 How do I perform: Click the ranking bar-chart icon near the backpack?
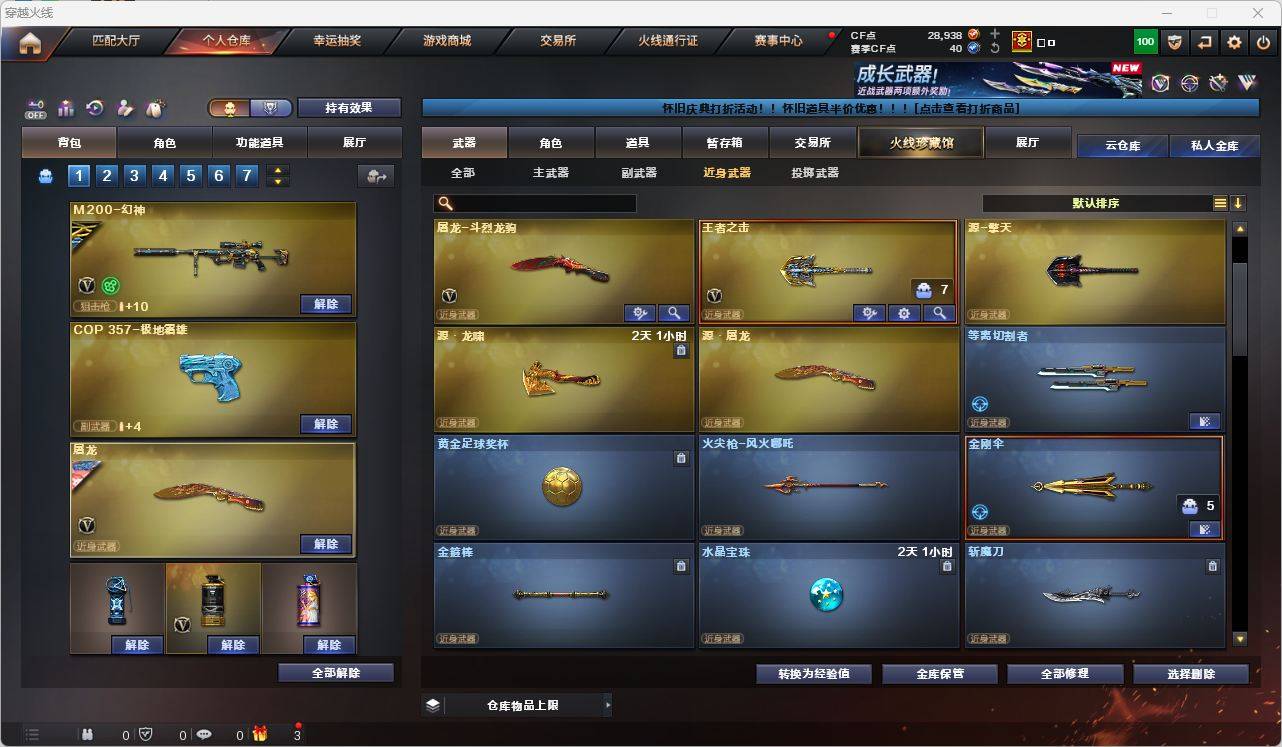tap(65, 108)
